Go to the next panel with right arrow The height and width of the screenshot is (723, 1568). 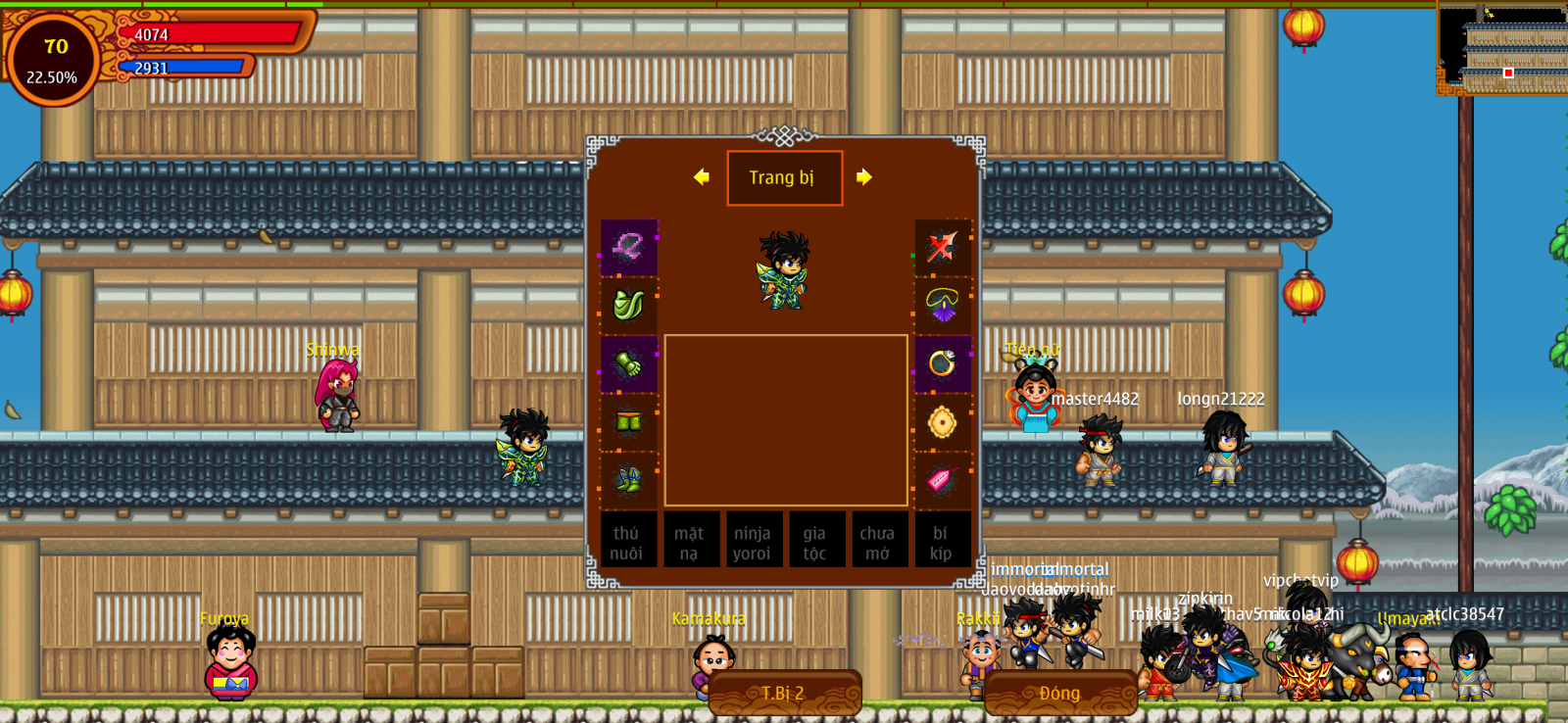click(x=863, y=177)
